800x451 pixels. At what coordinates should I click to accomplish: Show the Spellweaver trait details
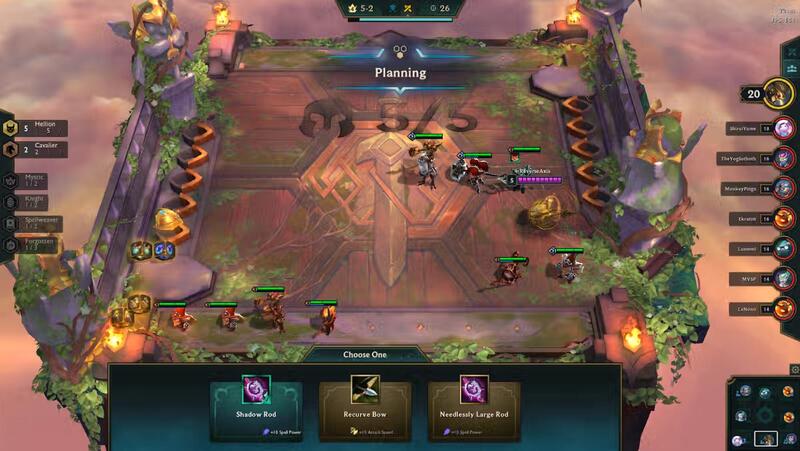pos(28,224)
